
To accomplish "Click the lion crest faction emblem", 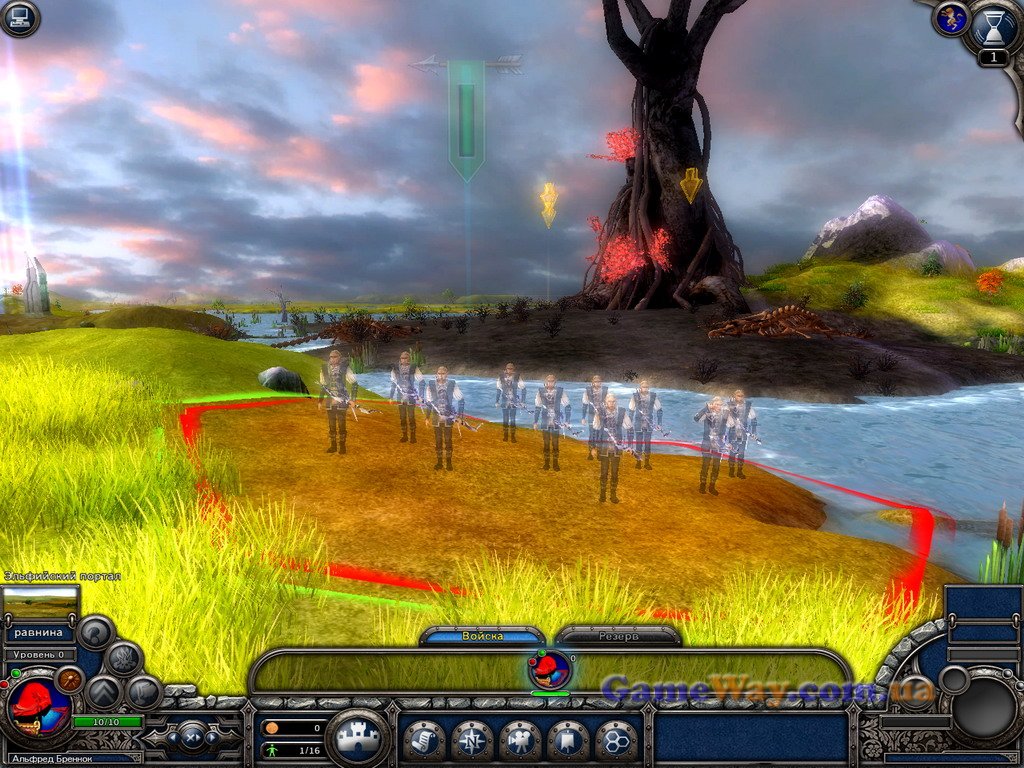I will click(x=951, y=19).
